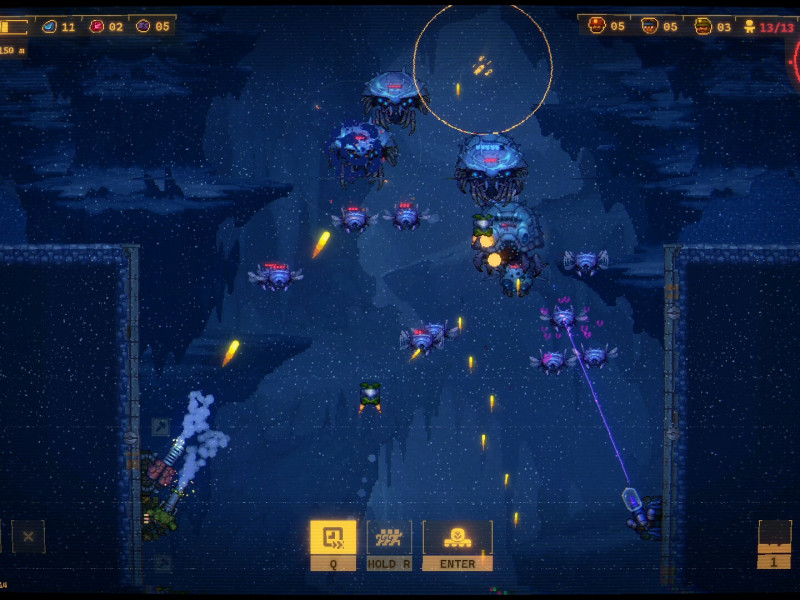
Task: Choose the green-helmet soldier unit icon
Action: click(703, 26)
